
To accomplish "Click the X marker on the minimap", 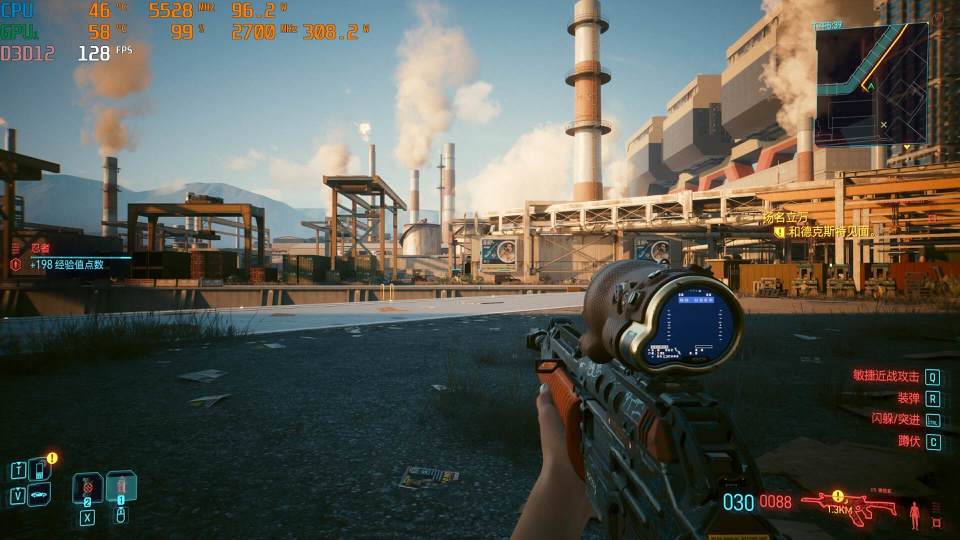I will [x=884, y=125].
